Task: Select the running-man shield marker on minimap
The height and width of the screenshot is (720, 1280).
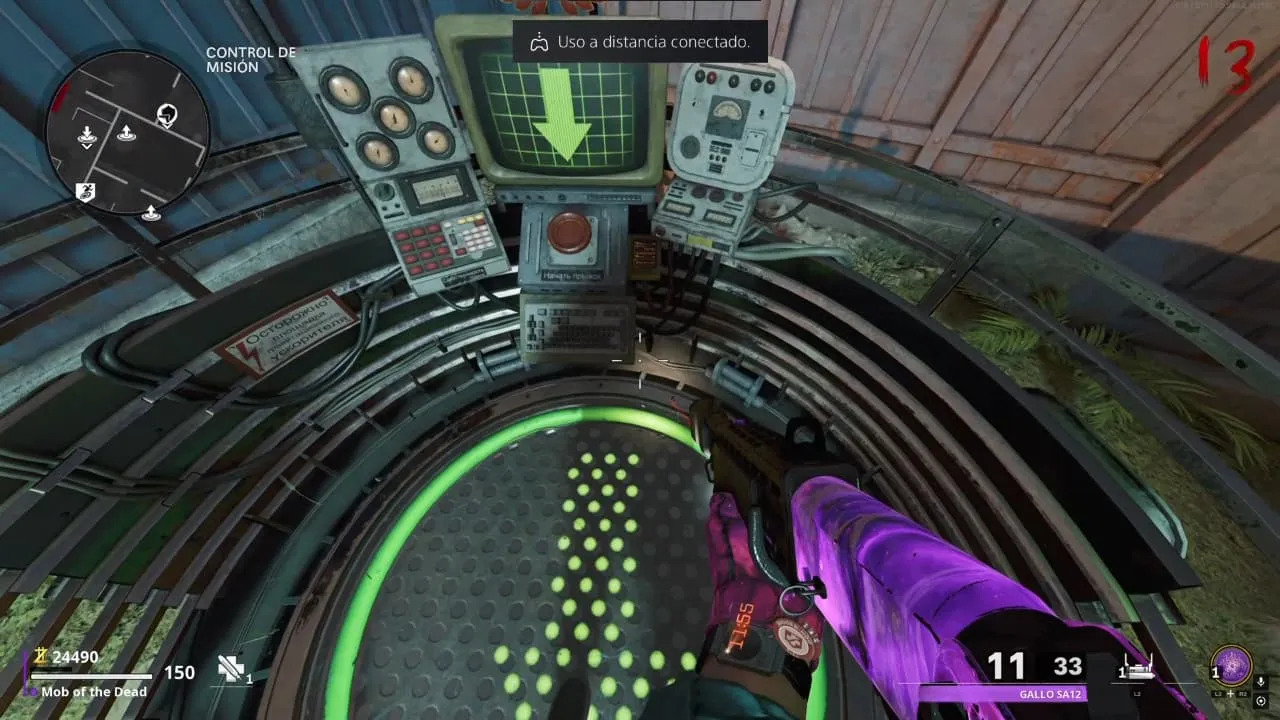Action: 86,191
